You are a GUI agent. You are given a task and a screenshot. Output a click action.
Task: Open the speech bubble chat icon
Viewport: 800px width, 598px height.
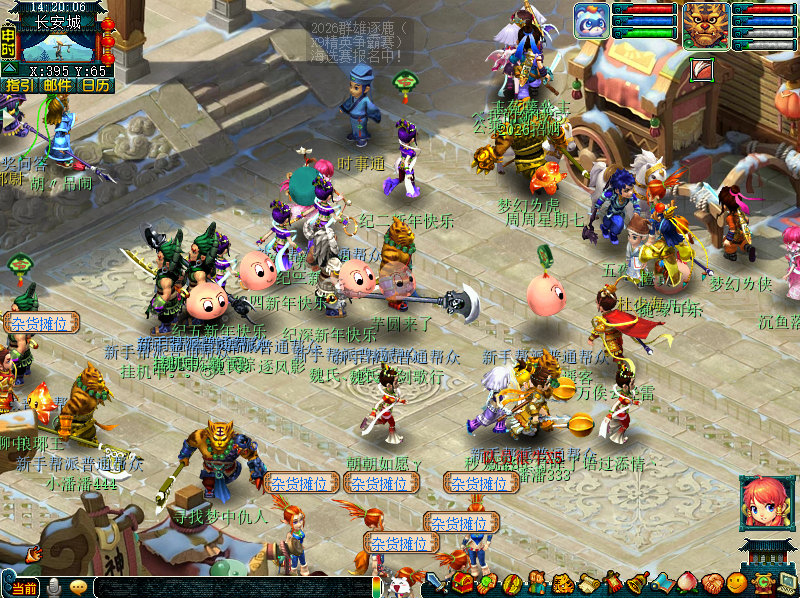tap(79, 587)
